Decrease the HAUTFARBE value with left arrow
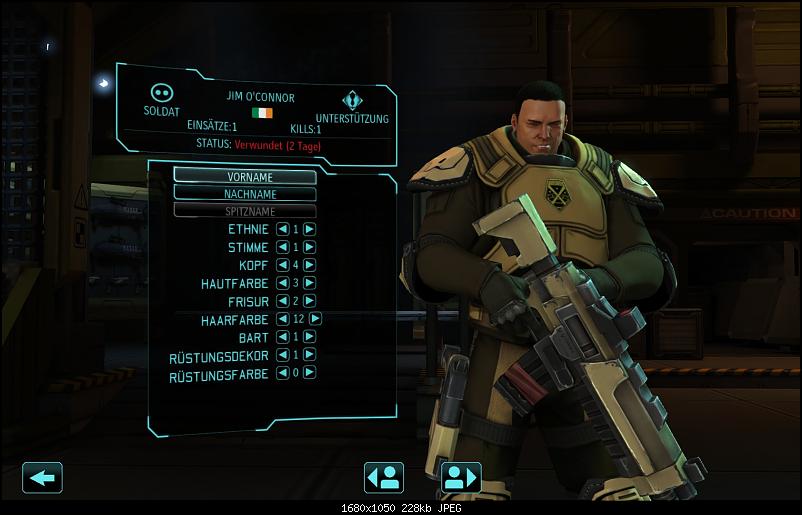Viewport: 802px width, 515px height. tap(282, 282)
